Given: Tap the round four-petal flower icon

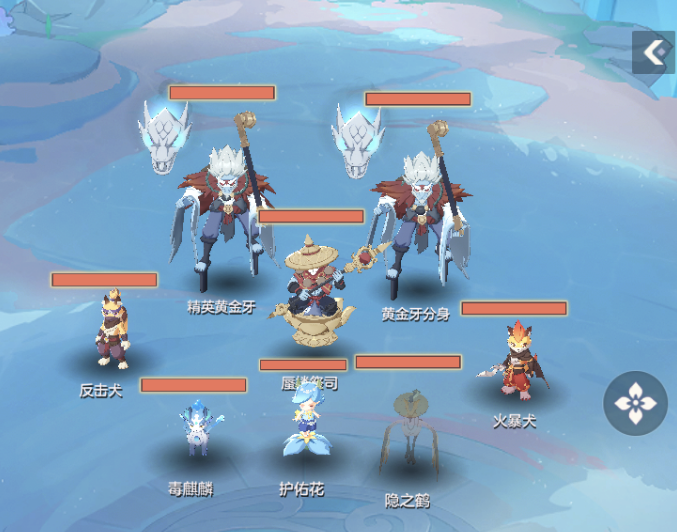Looking at the screenshot, I should tap(636, 403).
